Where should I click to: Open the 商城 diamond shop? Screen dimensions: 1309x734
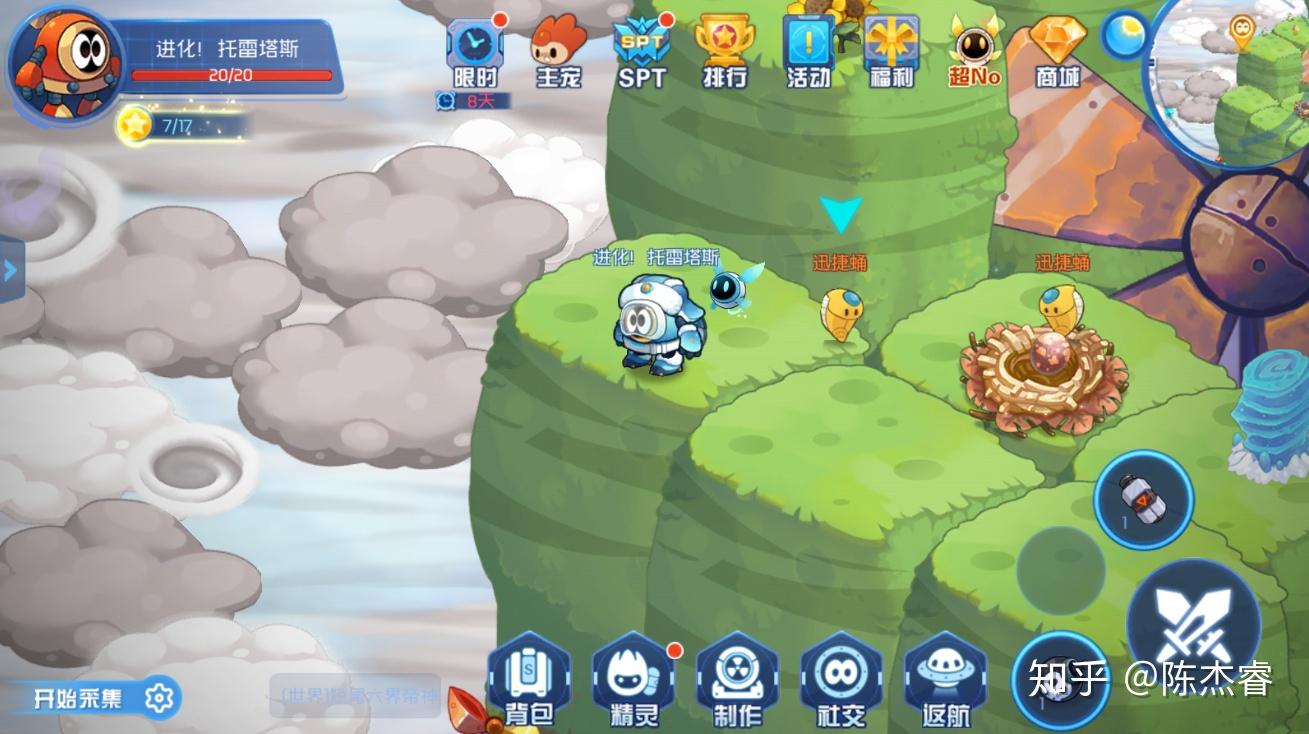1057,49
